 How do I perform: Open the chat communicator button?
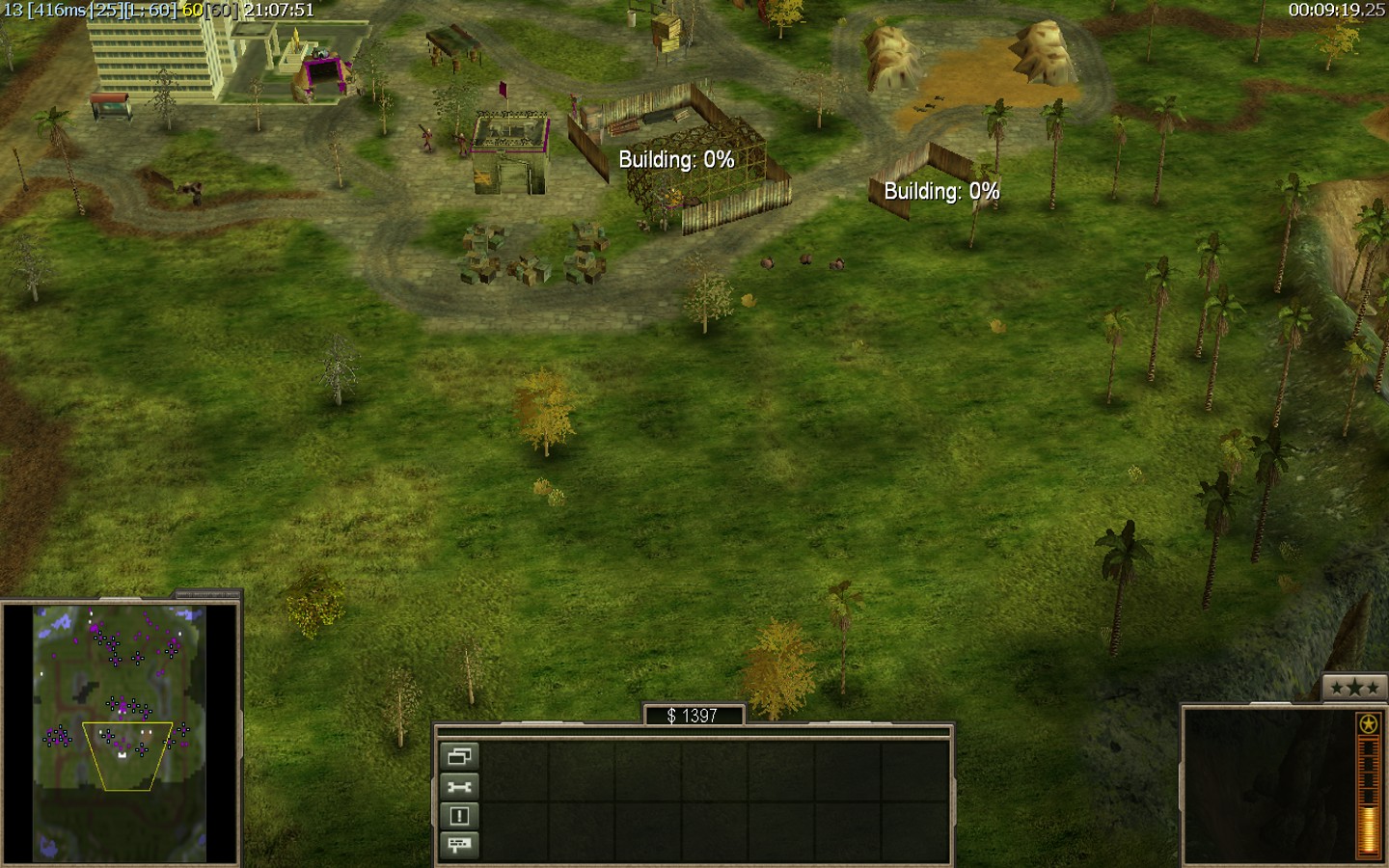(x=459, y=845)
